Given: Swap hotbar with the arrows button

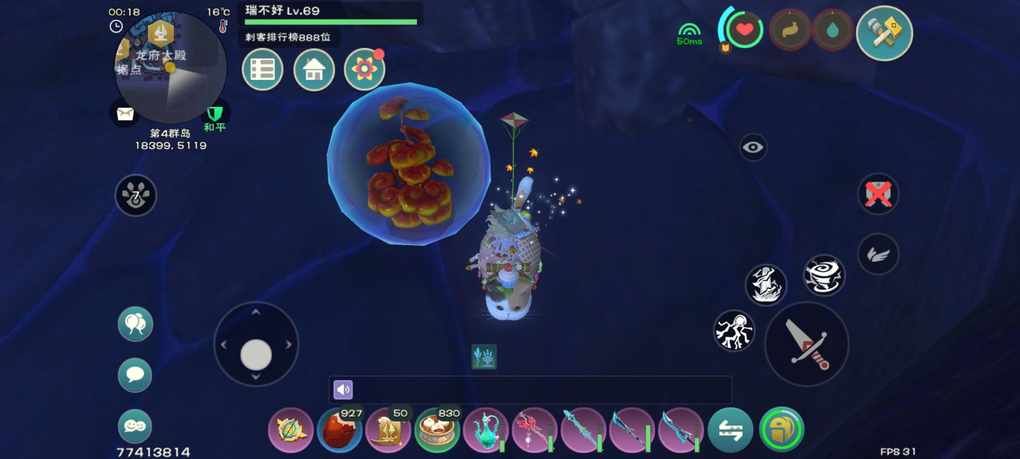Looking at the screenshot, I should (730, 431).
